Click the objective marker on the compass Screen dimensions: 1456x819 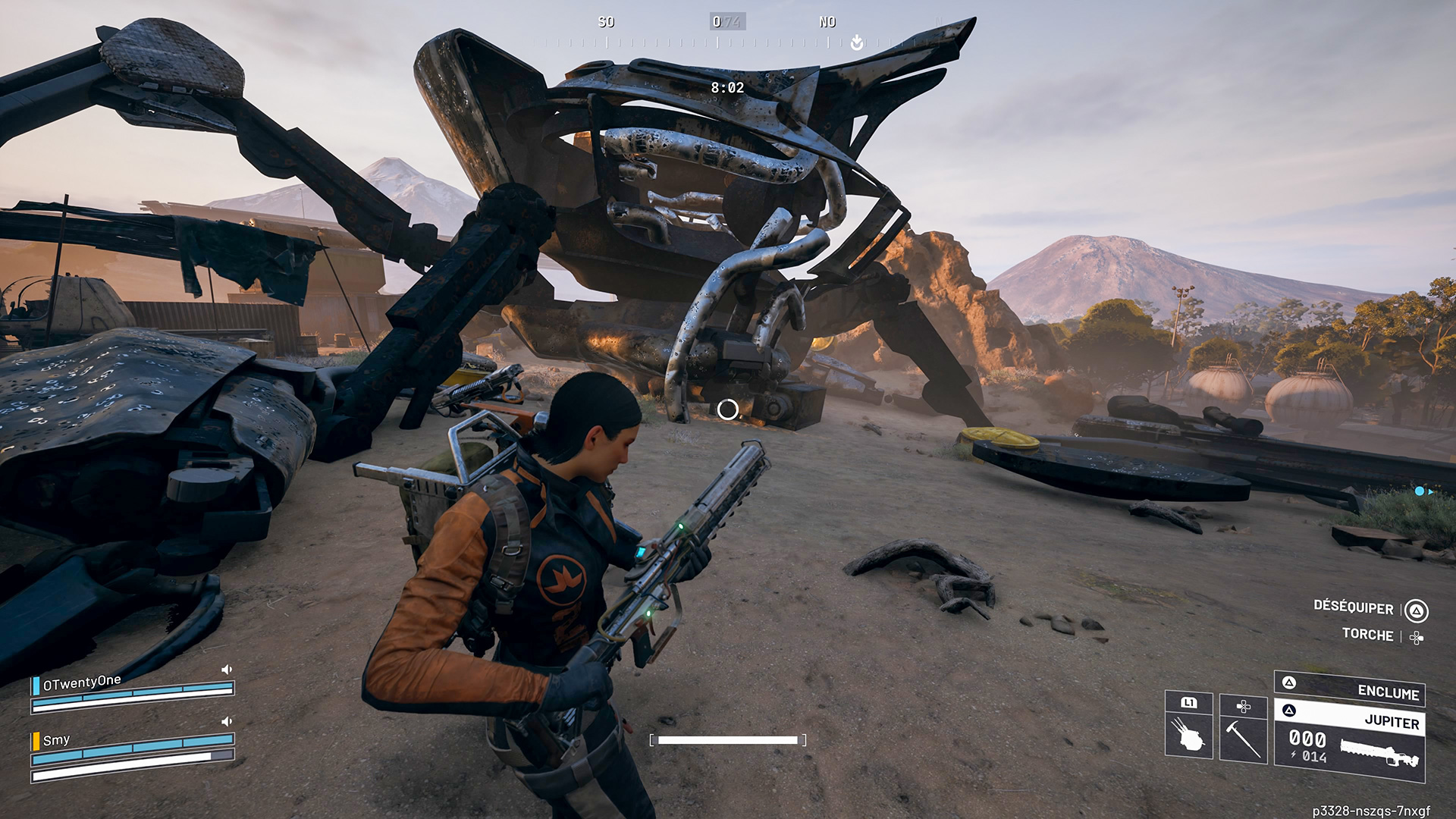point(857,42)
